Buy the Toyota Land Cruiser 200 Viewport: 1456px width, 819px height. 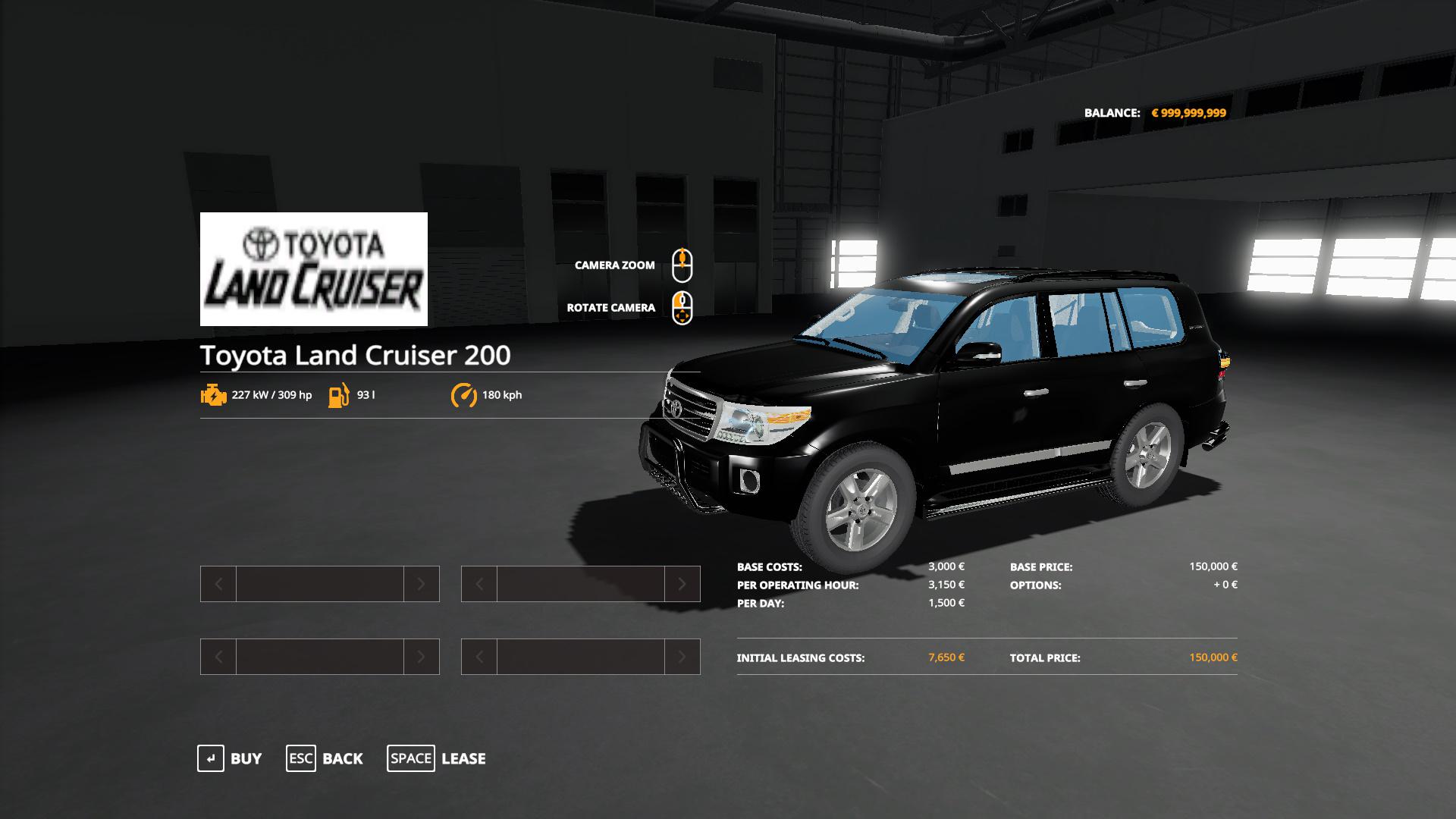pyautogui.click(x=230, y=758)
